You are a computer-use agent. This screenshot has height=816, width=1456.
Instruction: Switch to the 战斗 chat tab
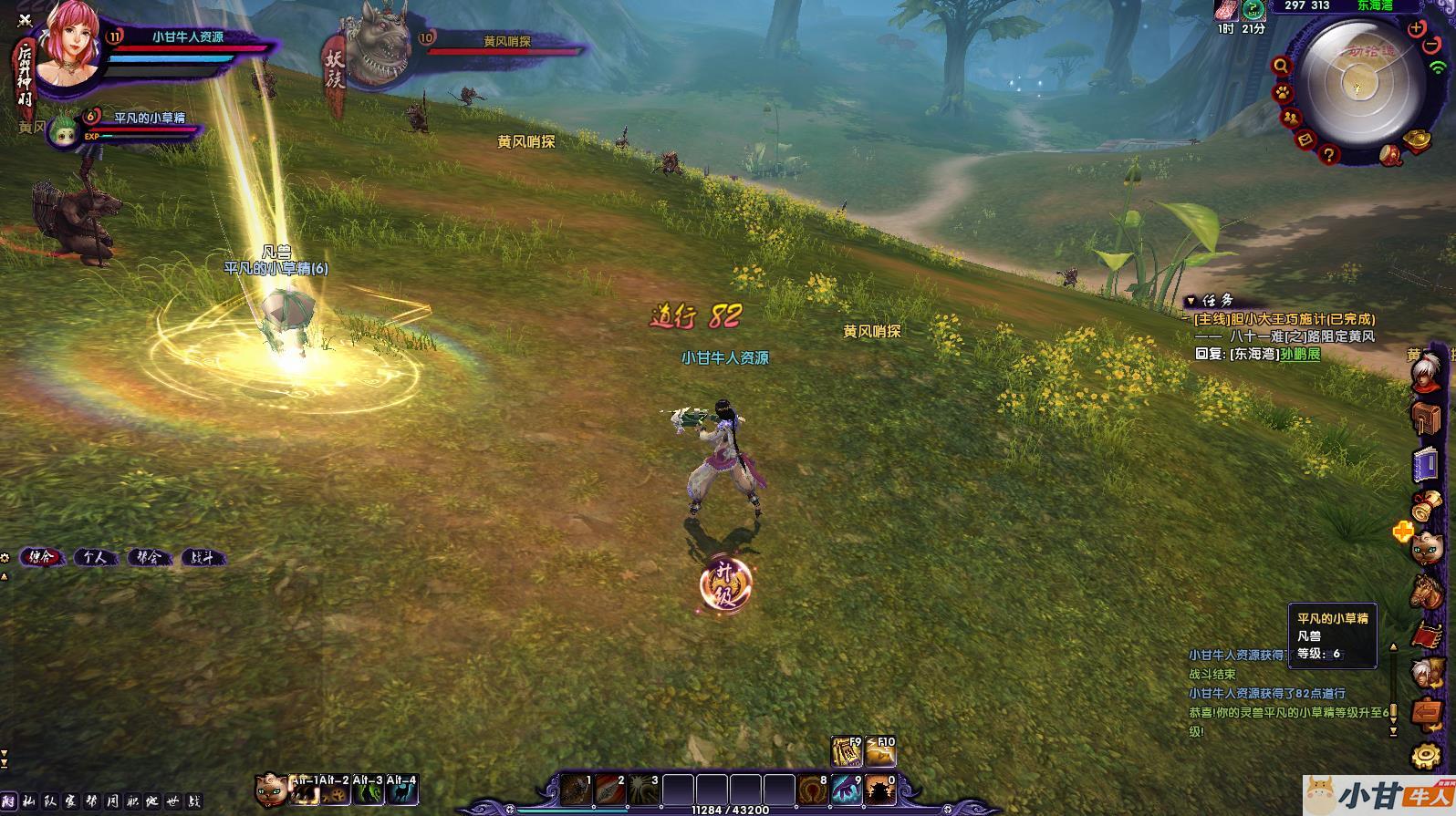(x=201, y=557)
